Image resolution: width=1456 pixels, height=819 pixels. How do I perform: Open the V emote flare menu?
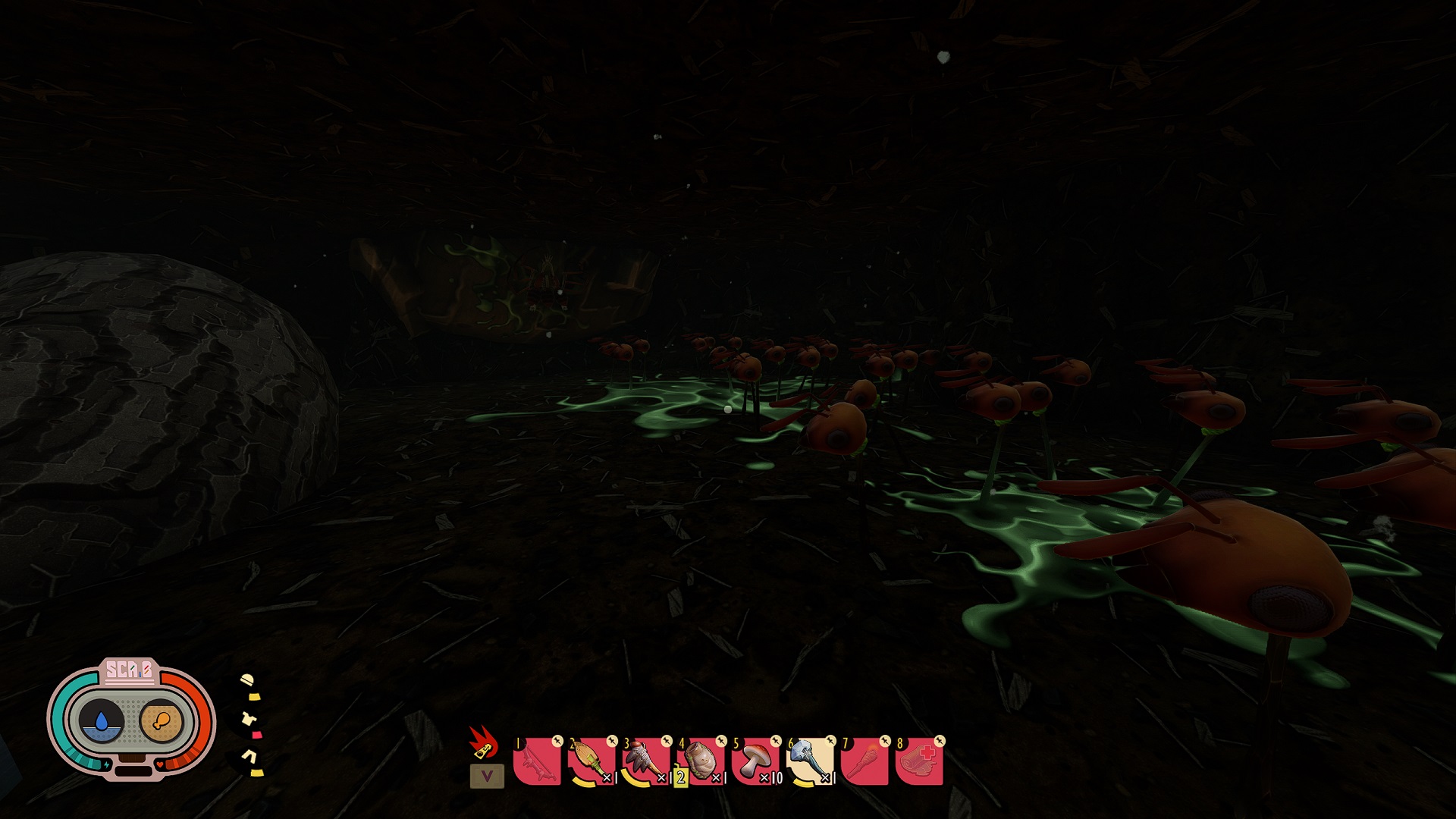pyautogui.click(x=488, y=777)
